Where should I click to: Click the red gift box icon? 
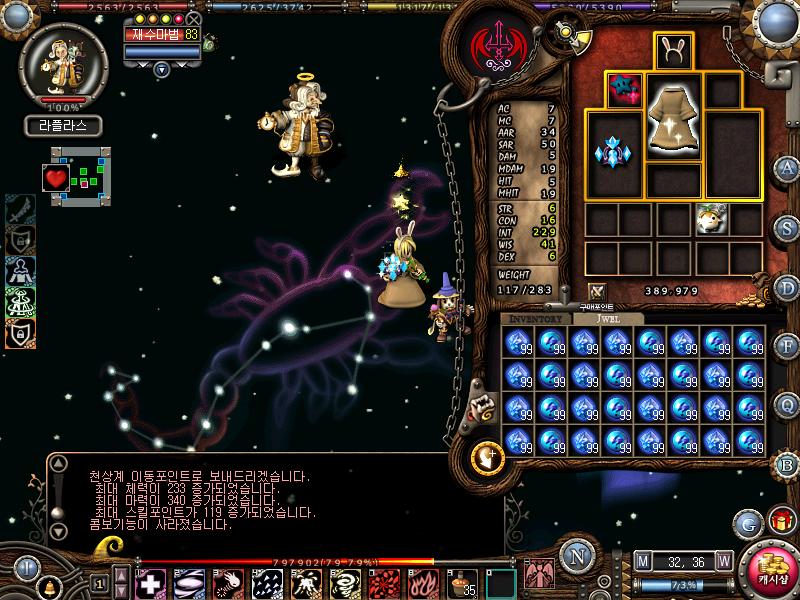(780, 521)
